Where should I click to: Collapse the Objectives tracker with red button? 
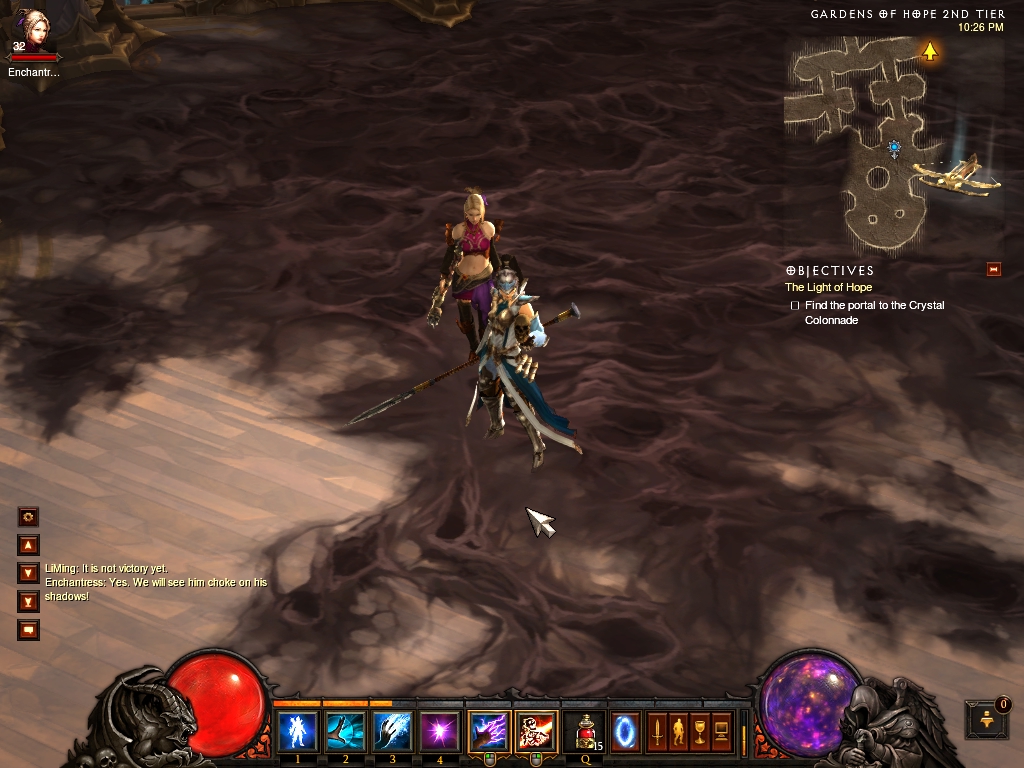pos(993,269)
